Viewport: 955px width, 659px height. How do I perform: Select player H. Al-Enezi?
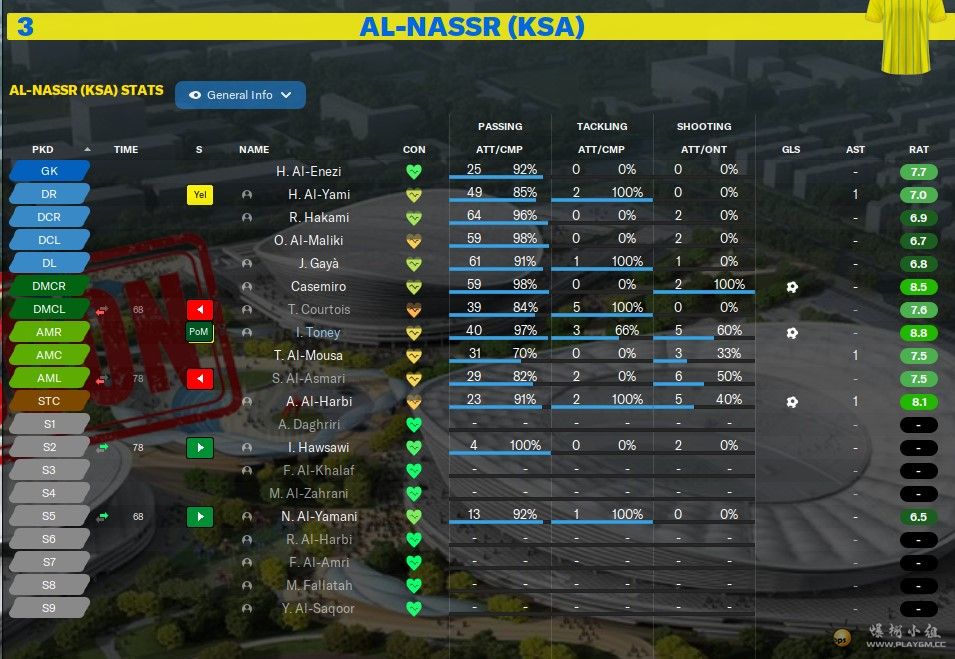308,172
